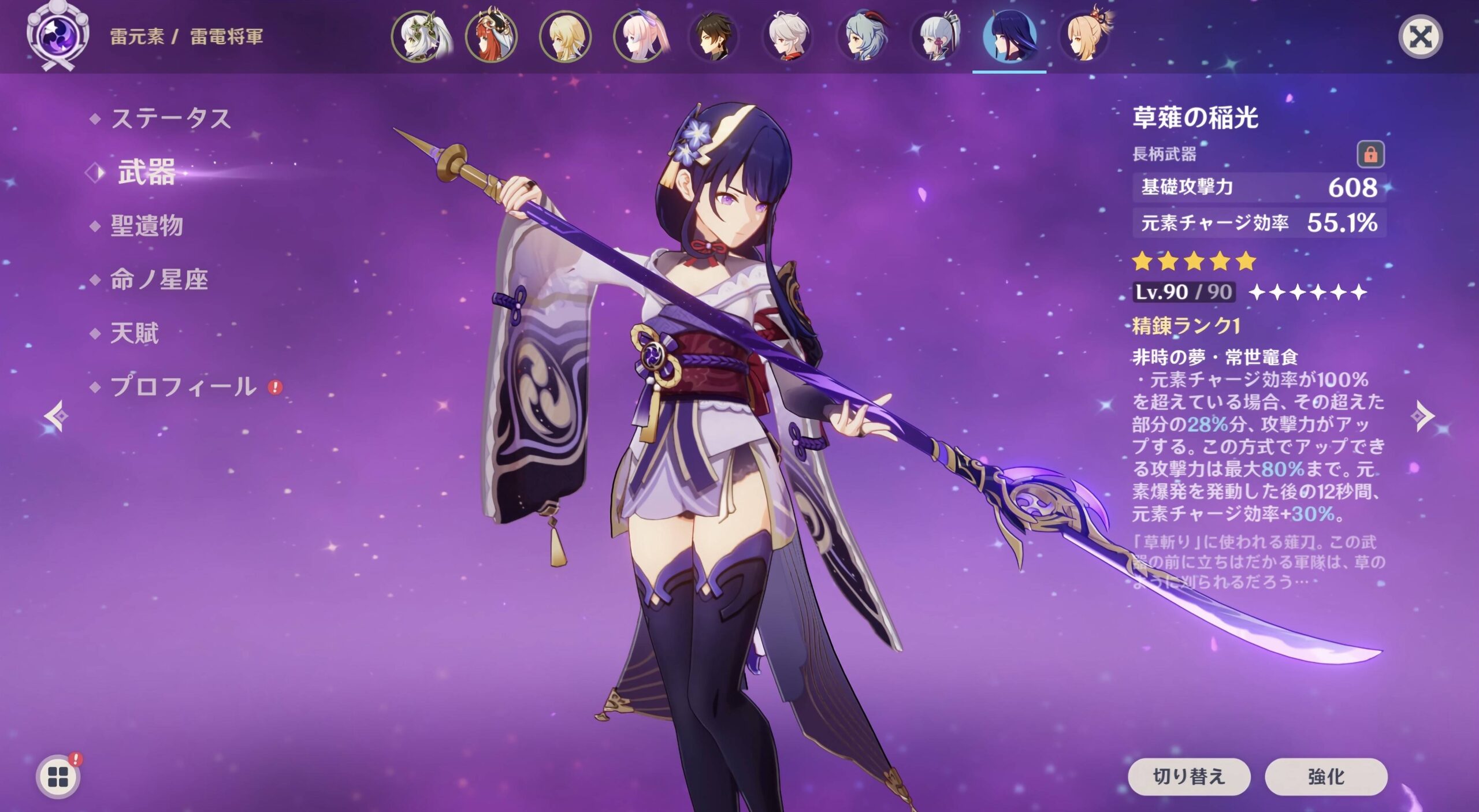Open the 聖遺物 artifacts menu
1479x812 pixels.
147,226
